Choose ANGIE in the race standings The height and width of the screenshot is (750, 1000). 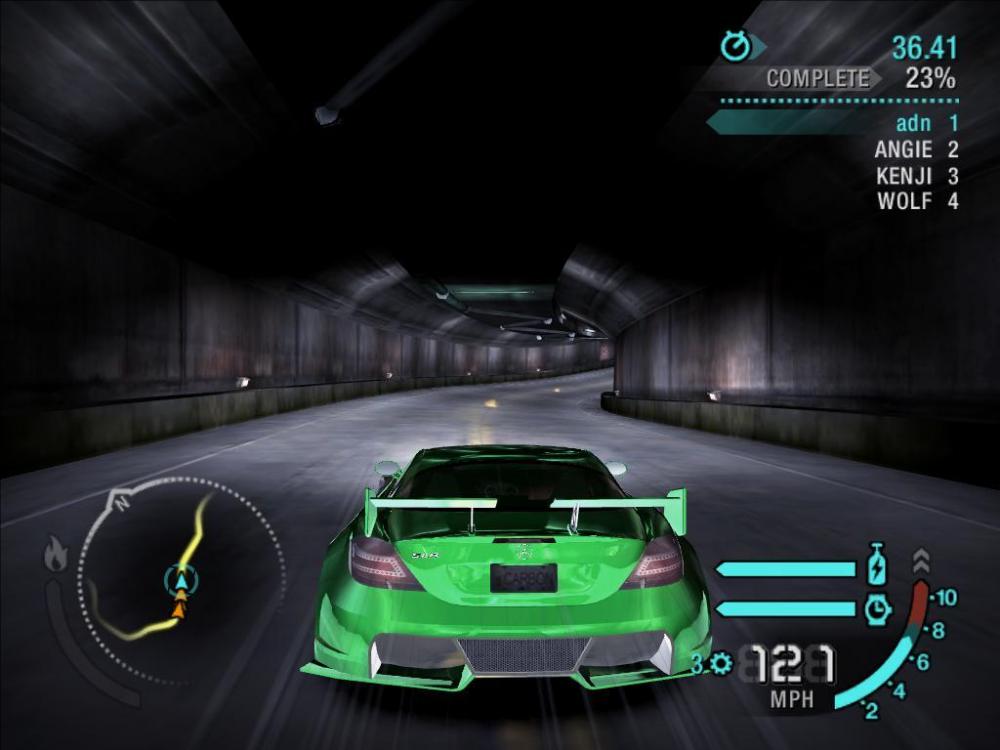[x=916, y=150]
